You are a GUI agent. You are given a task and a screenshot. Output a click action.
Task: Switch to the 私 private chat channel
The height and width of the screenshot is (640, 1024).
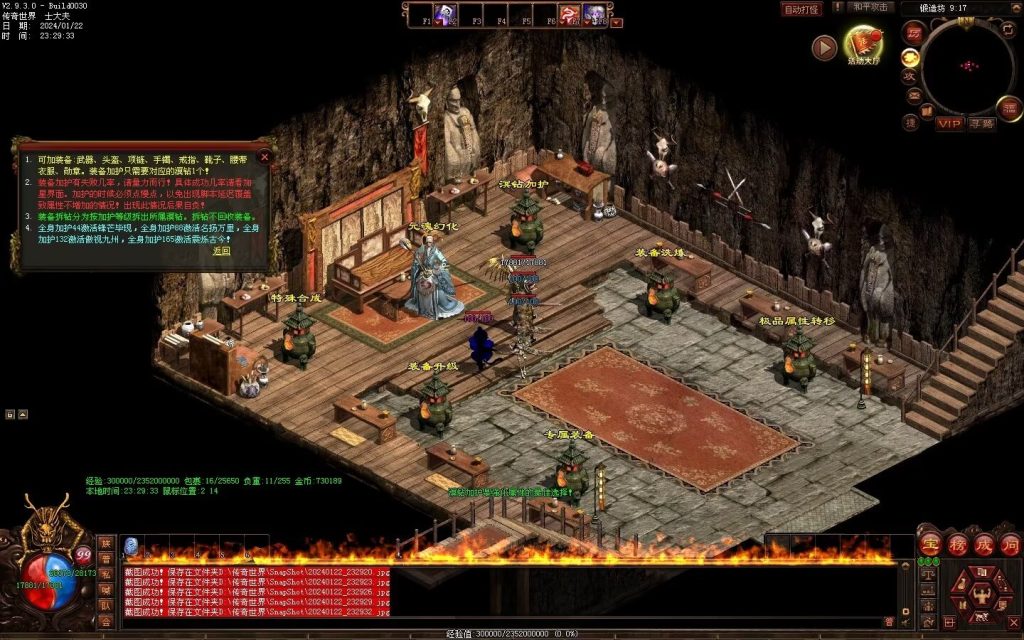pos(105,574)
